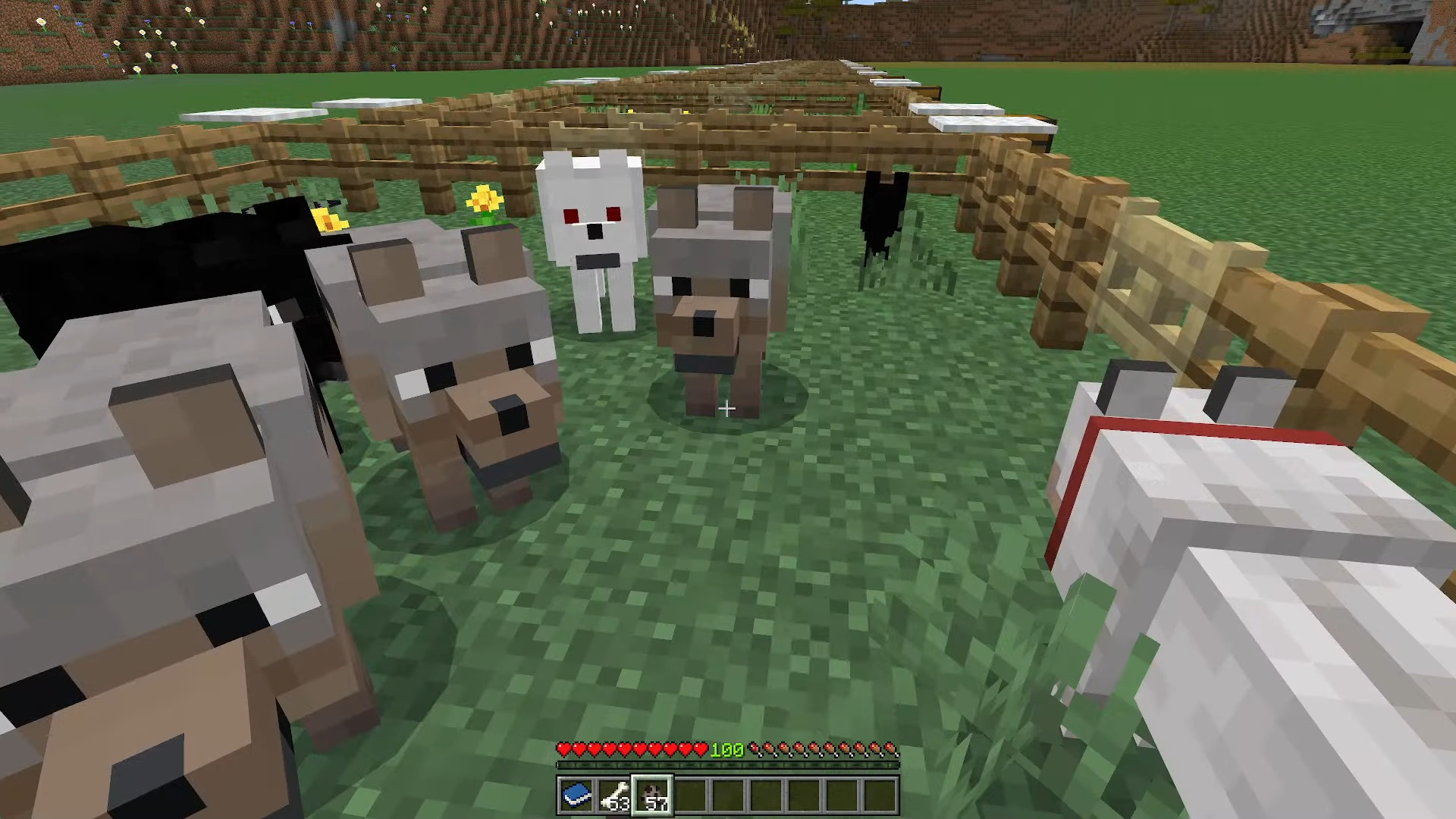Viewport: 1456px width, 819px height.
Task: Click the experience progress bar above the hotbar
Action: [x=727, y=764]
